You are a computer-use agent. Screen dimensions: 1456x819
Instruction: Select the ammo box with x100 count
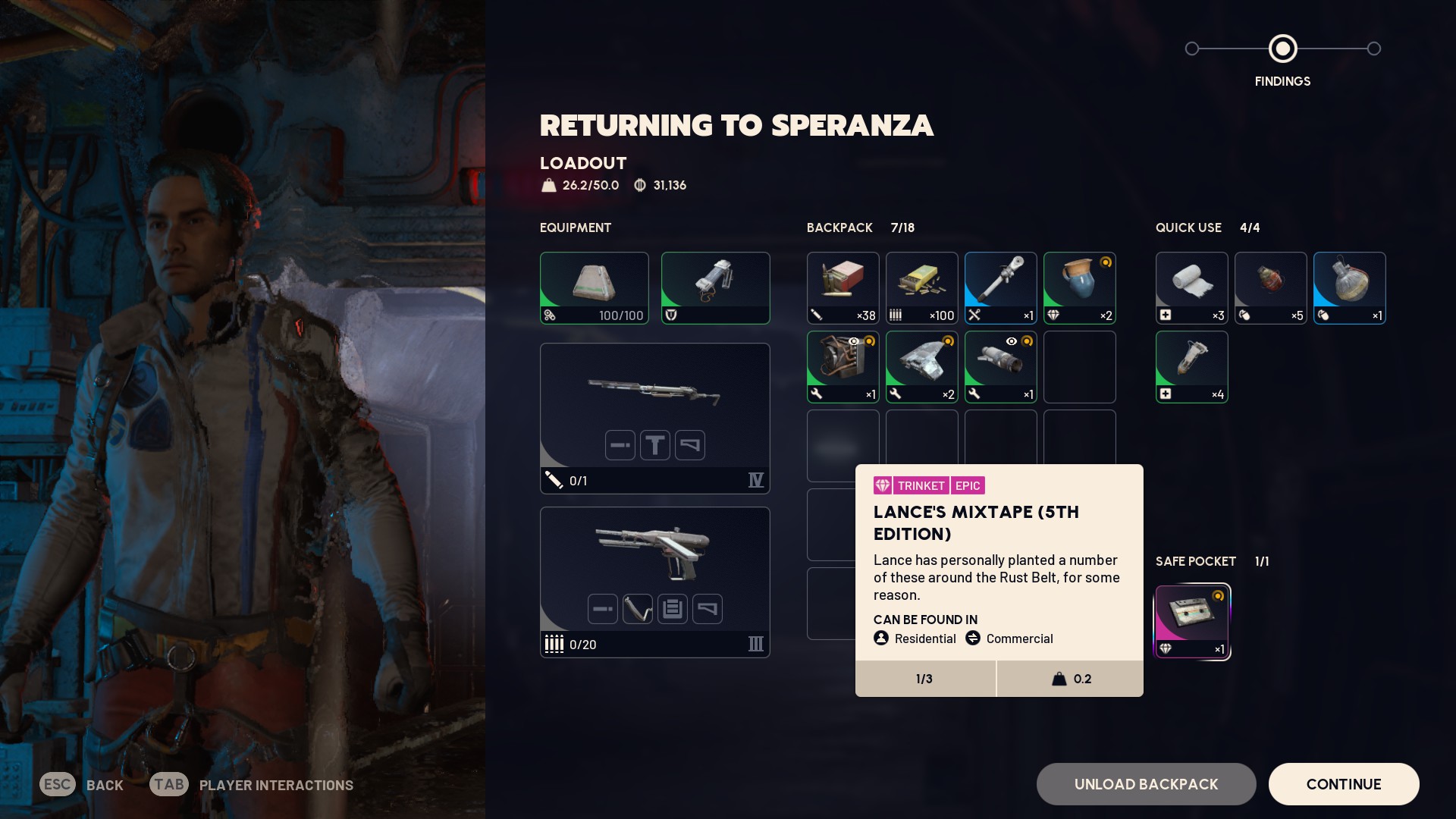pyautogui.click(x=921, y=288)
